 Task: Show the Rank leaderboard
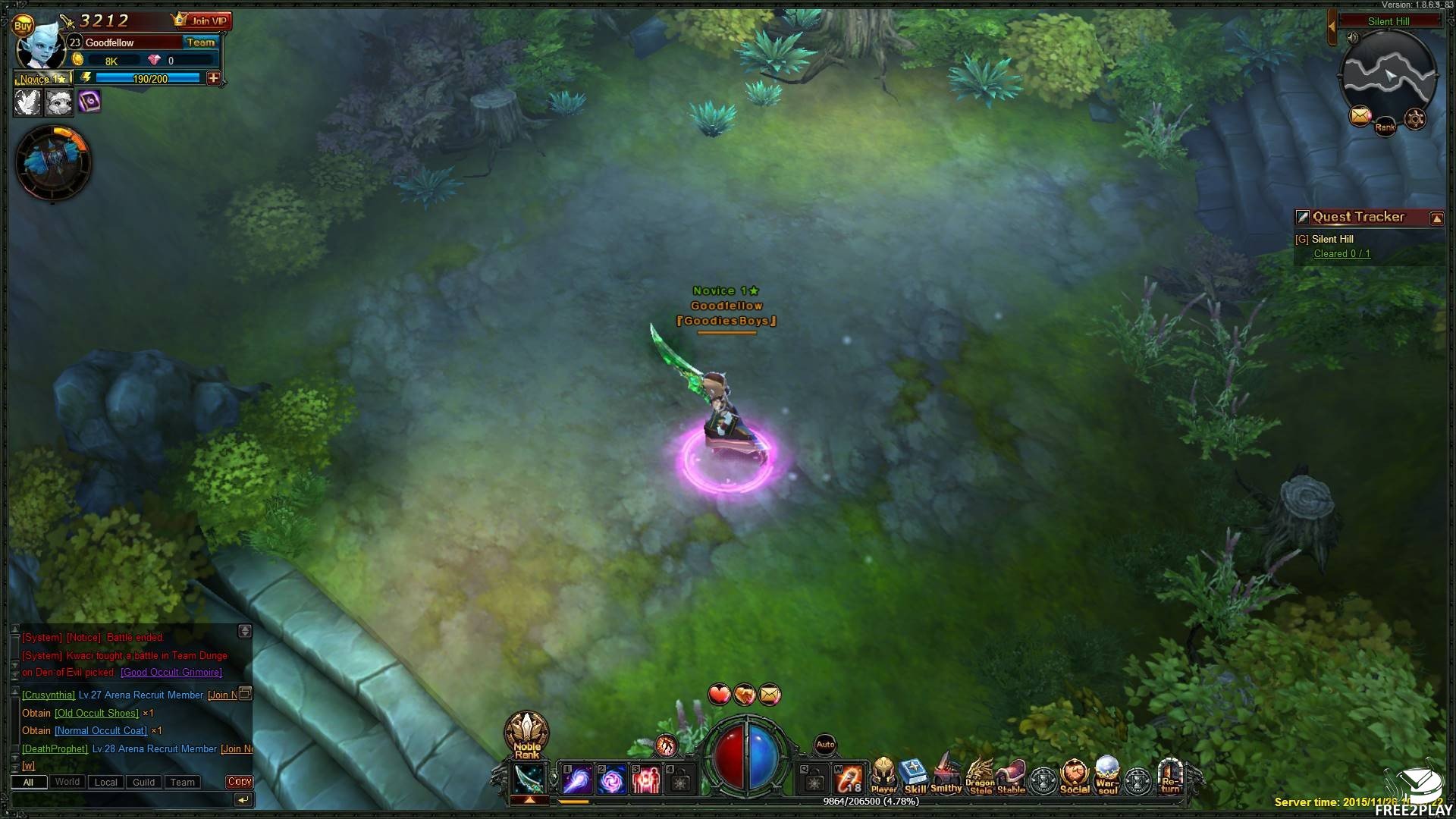(x=1385, y=126)
